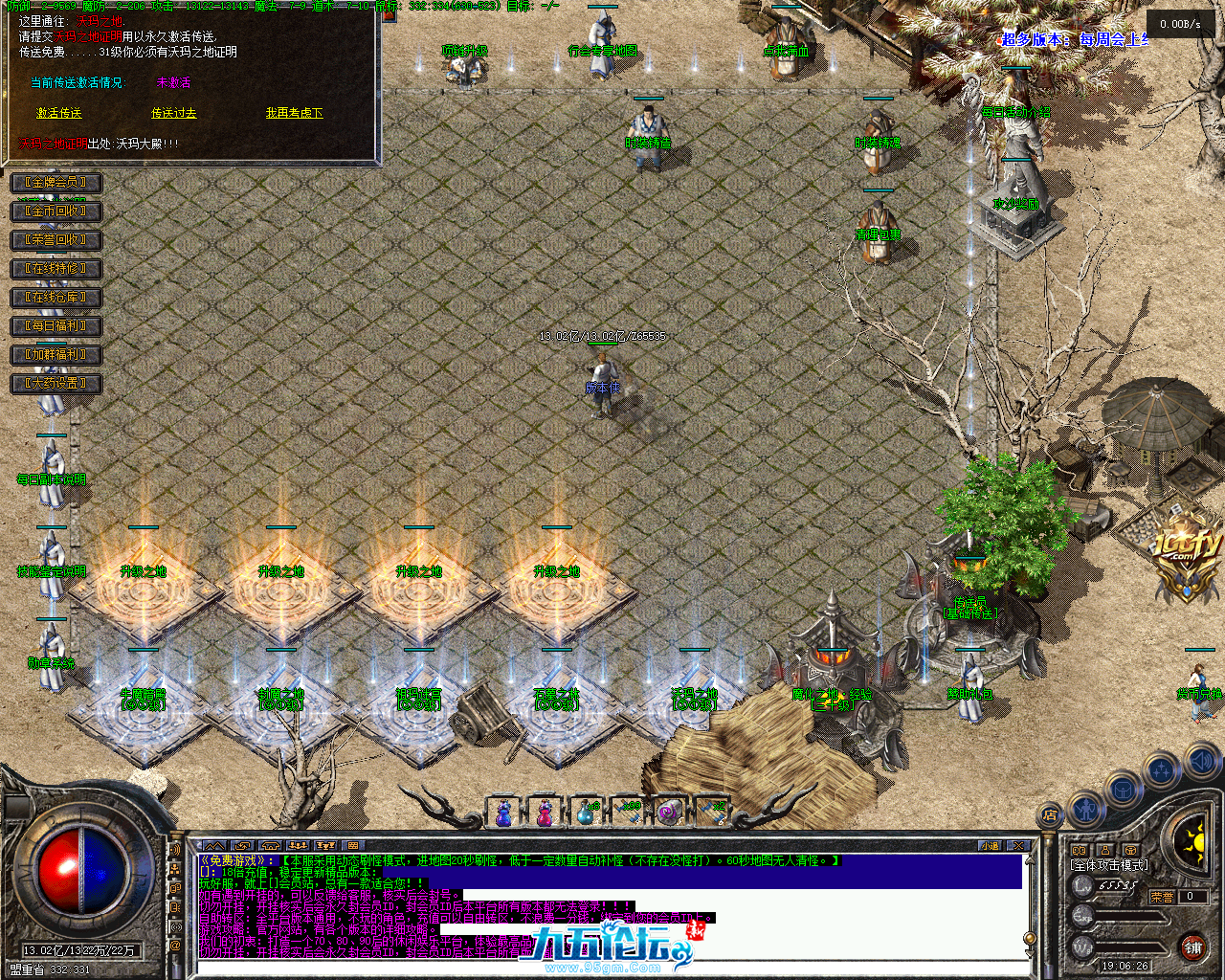
Task: Open the inventory bag icon
Action: point(1123,789)
